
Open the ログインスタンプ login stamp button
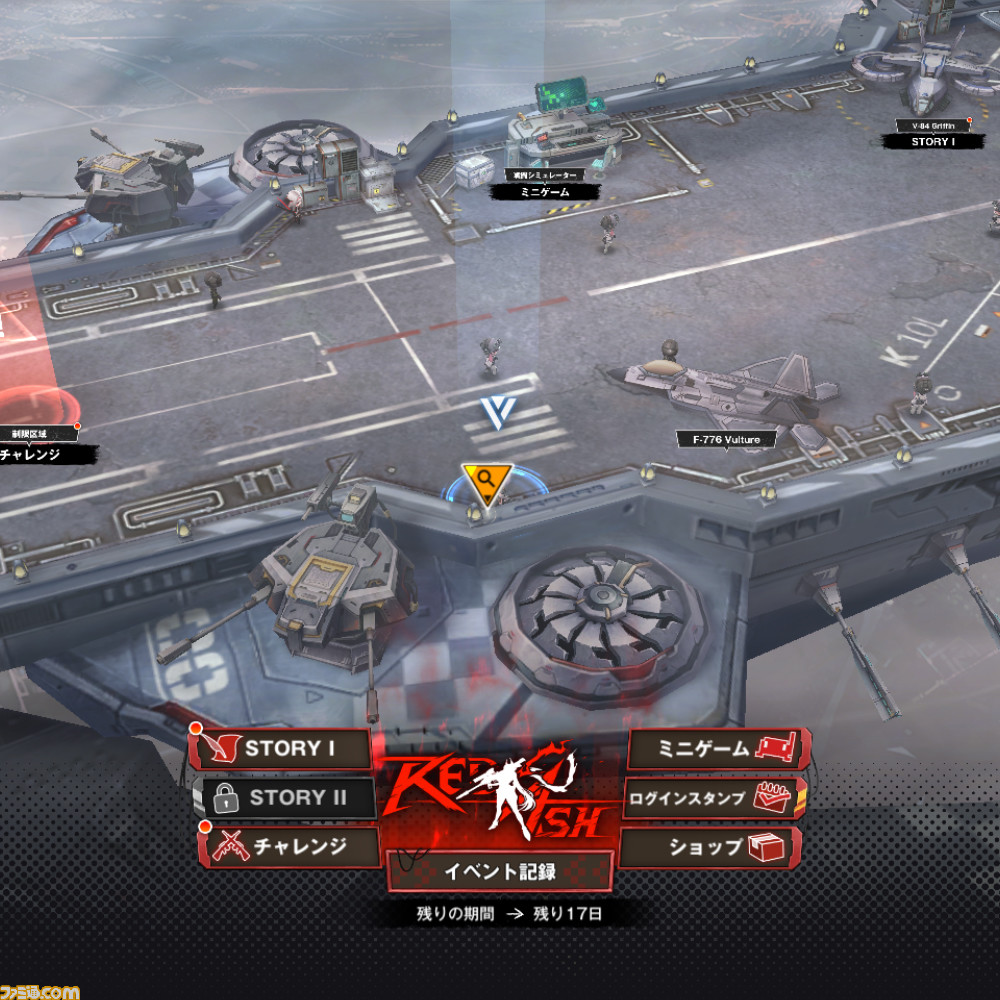(715, 798)
